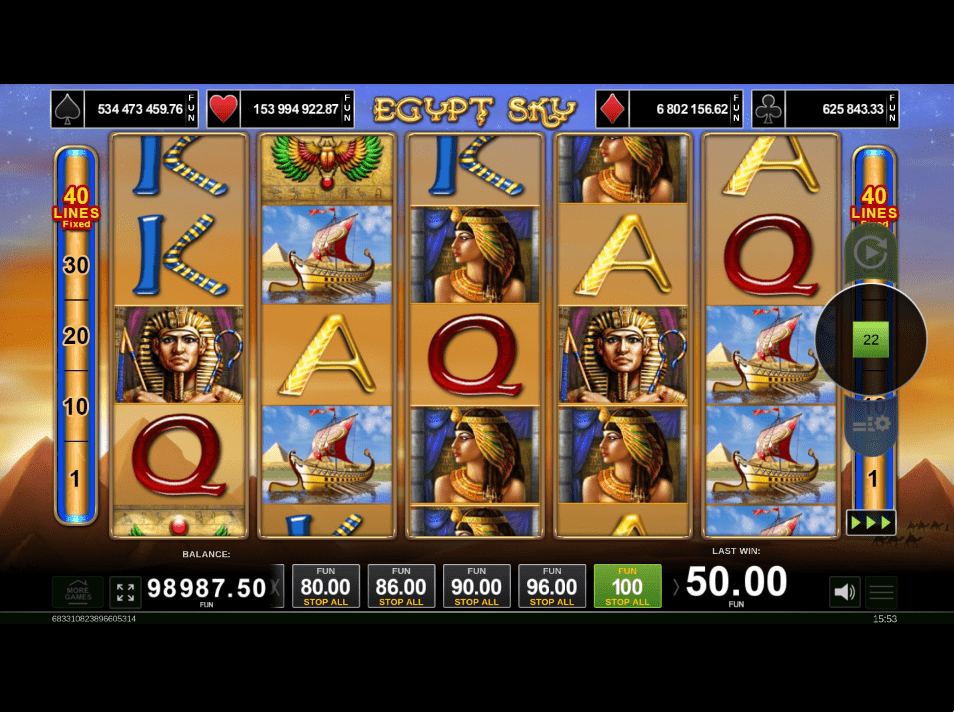Open the More Games lobby
Image resolution: width=954 pixels, height=712 pixels.
click(78, 592)
